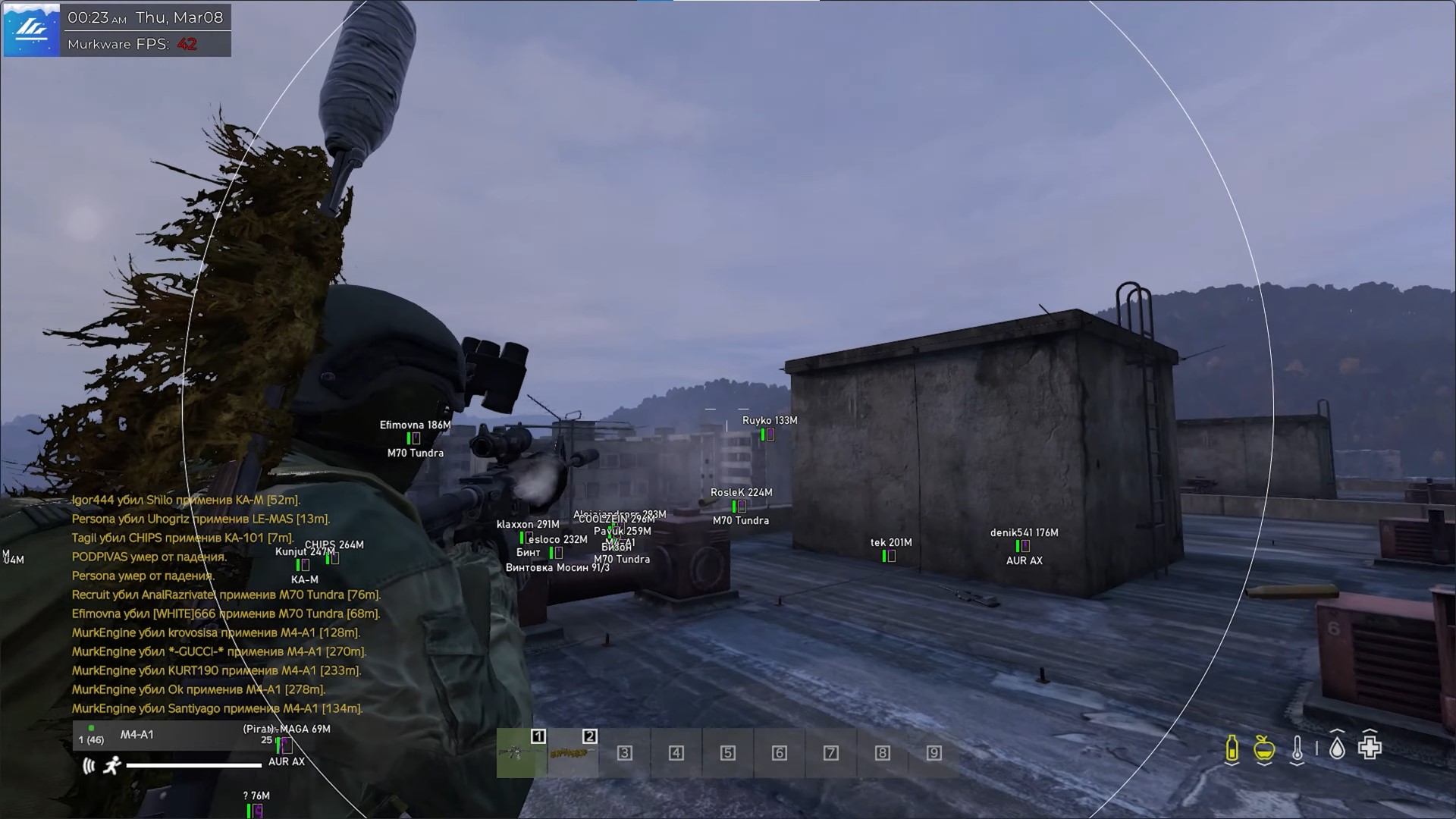Image resolution: width=1456 pixels, height=819 pixels.
Task: Click the blood drop status icon
Action: (1337, 749)
